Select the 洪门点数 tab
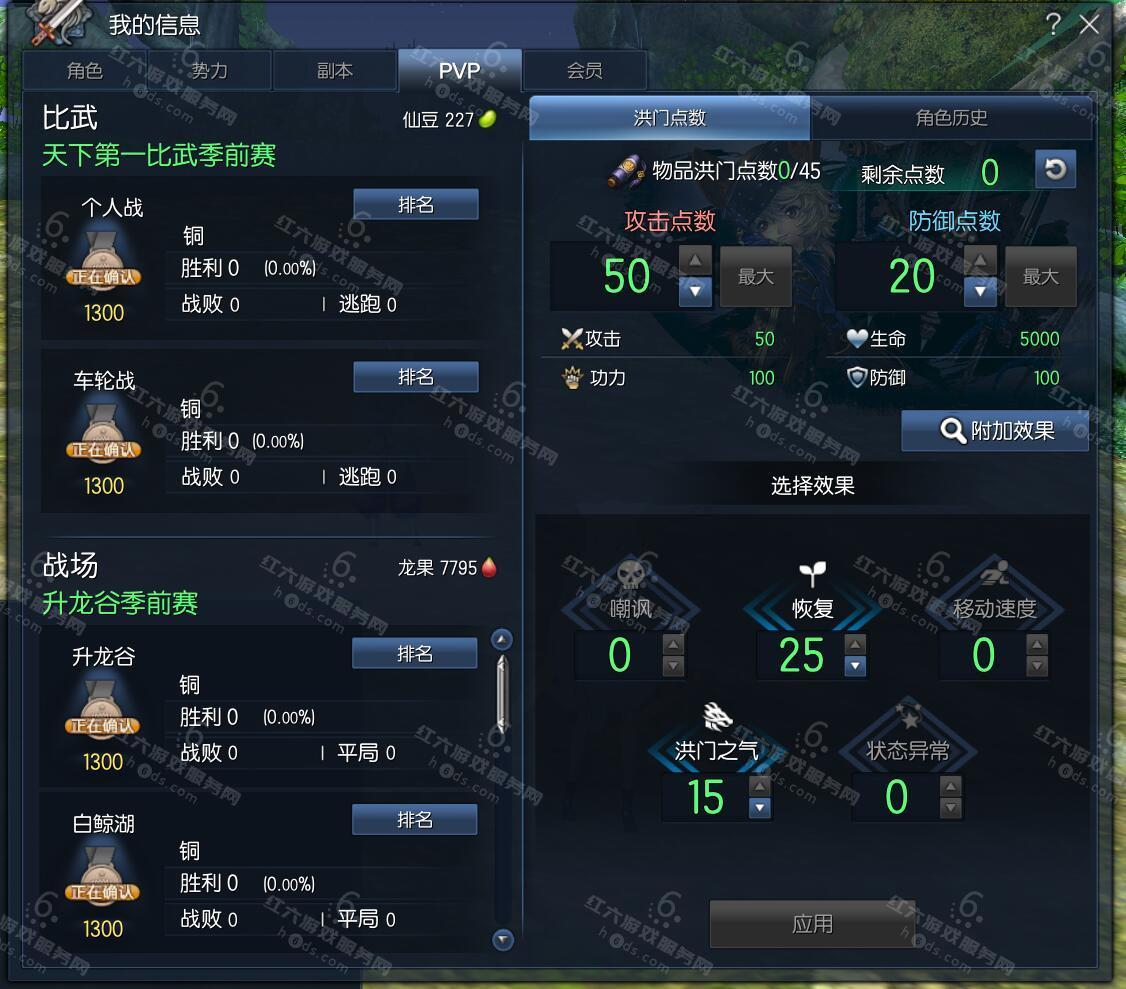The height and width of the screenshot is (989, 1126). click(x=669, y=118)
